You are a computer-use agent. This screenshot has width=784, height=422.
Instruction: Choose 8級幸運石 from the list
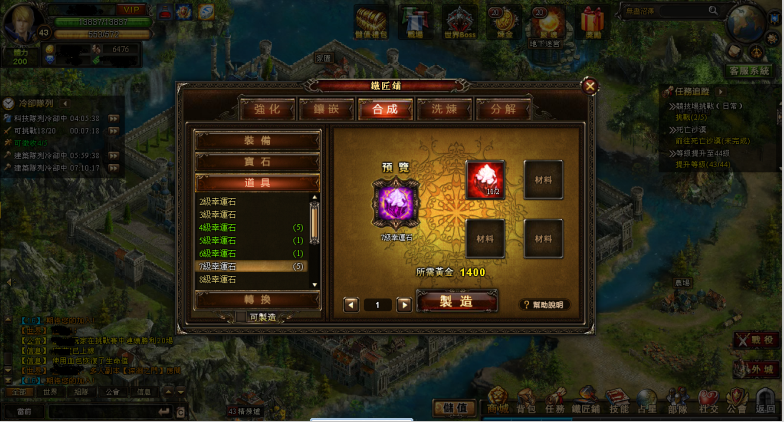point(219,280)
